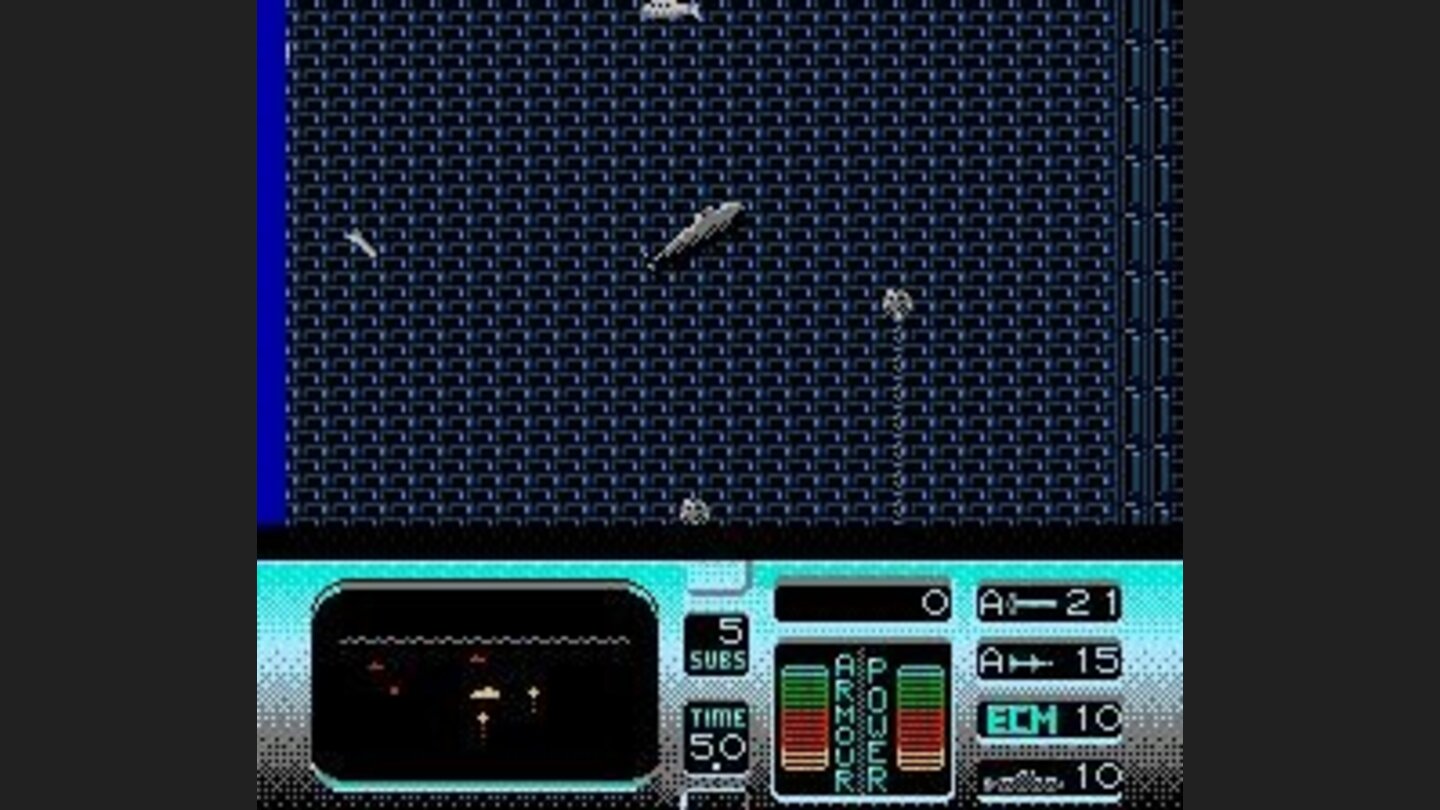Open the weapons inventory column
The height and width of the screenshot is (810, 1440).
click(x=1047, y=690)
